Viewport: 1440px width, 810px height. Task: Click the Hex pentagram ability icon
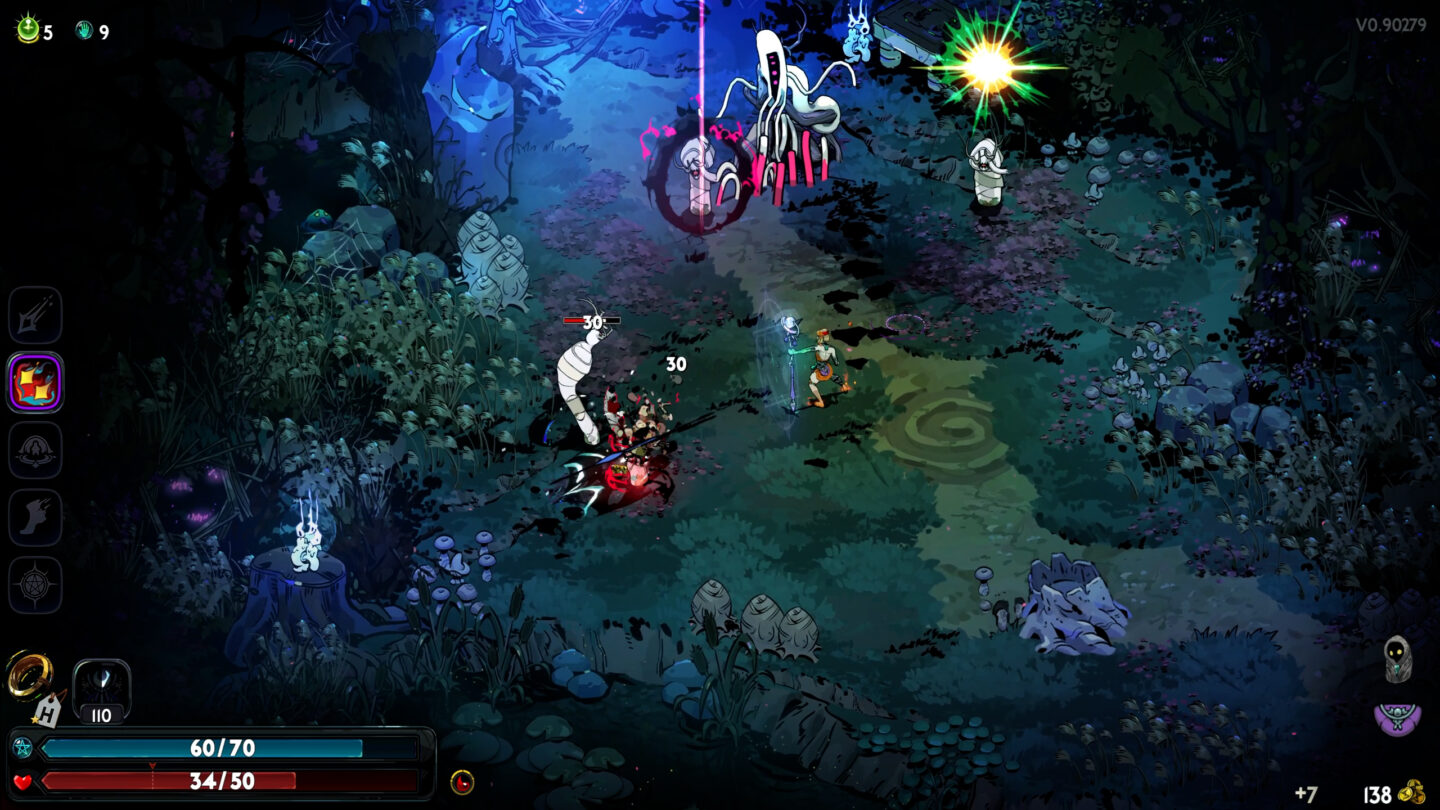tap(35, 586)
